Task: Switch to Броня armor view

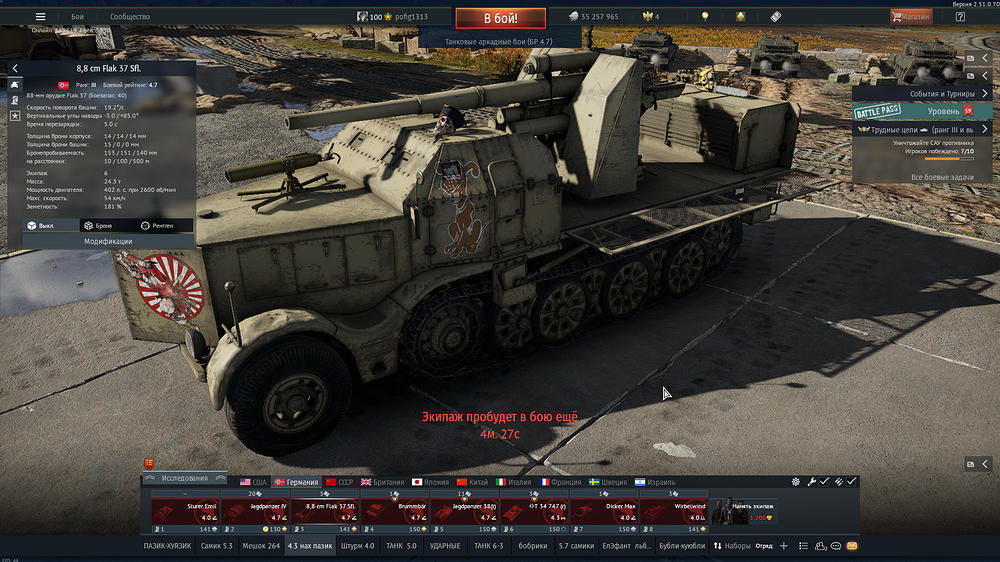Action: click(x=98, y=226)
